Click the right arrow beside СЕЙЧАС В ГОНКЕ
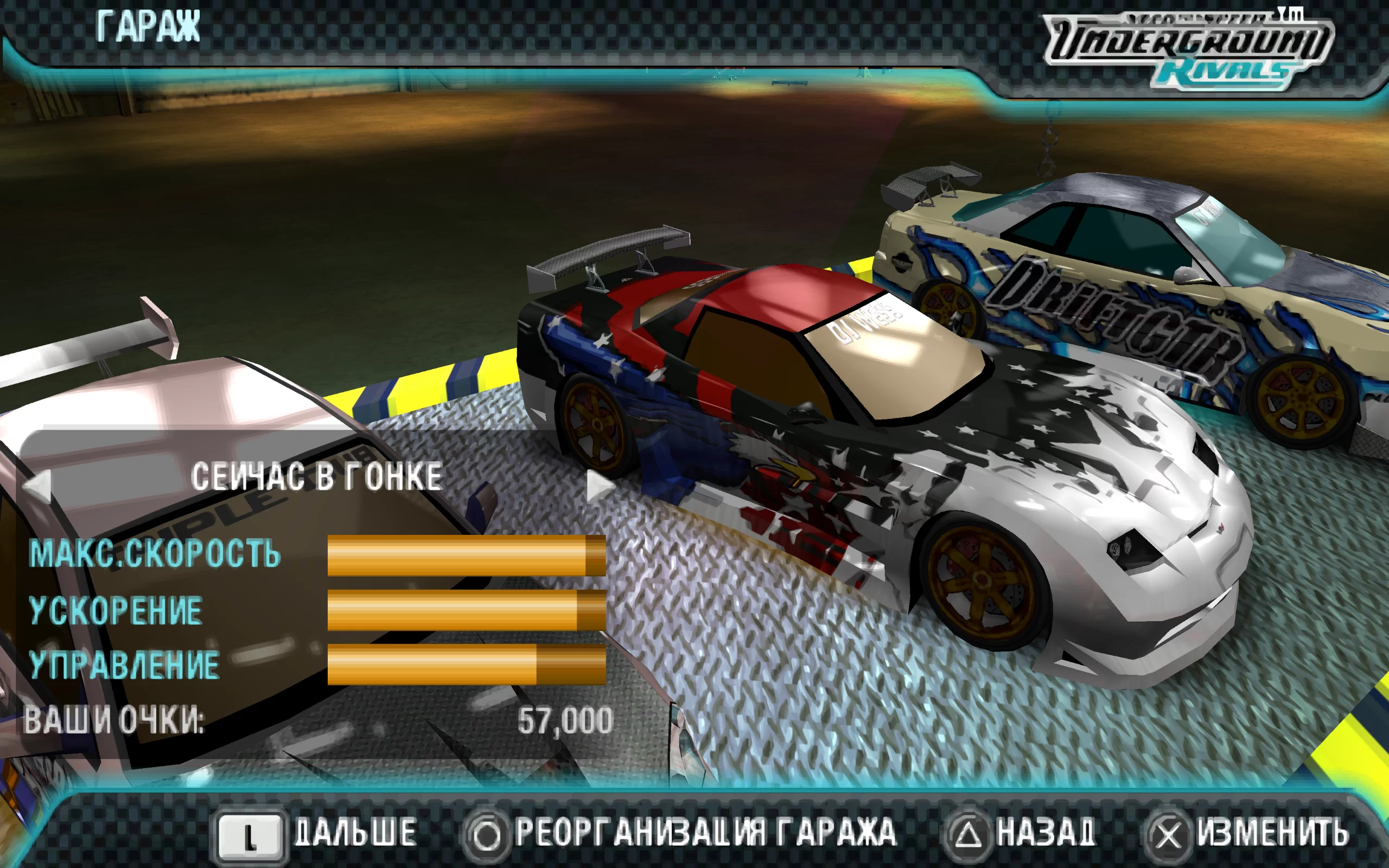This screenshot has height=868, width=1389. click(598, 485)
